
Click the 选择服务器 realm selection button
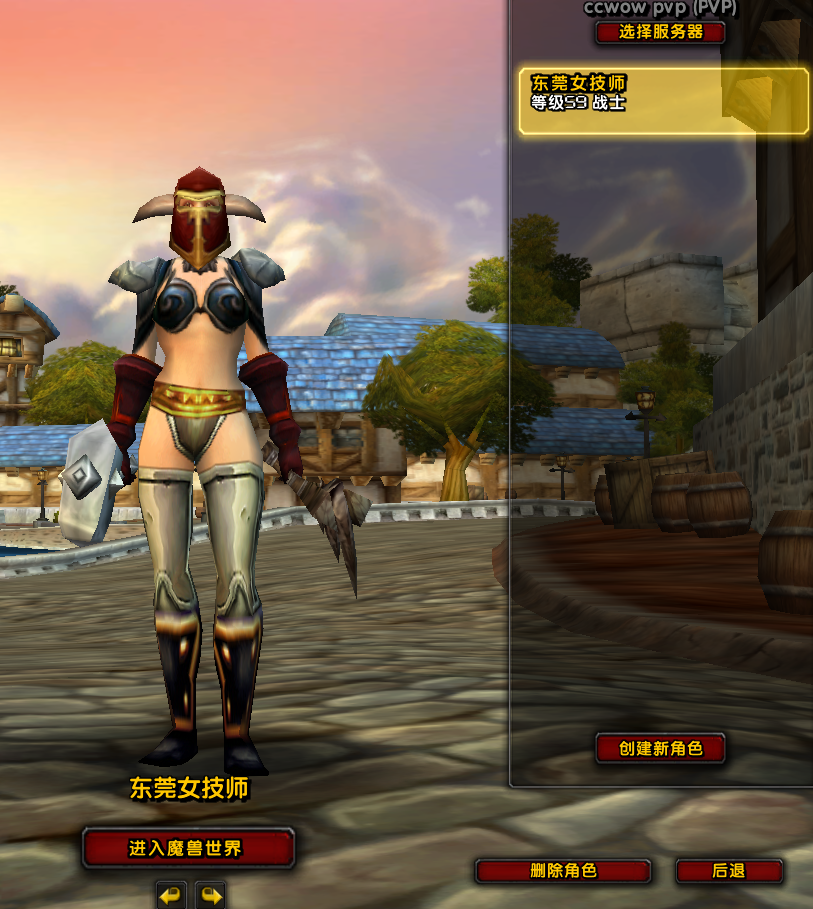660,32
